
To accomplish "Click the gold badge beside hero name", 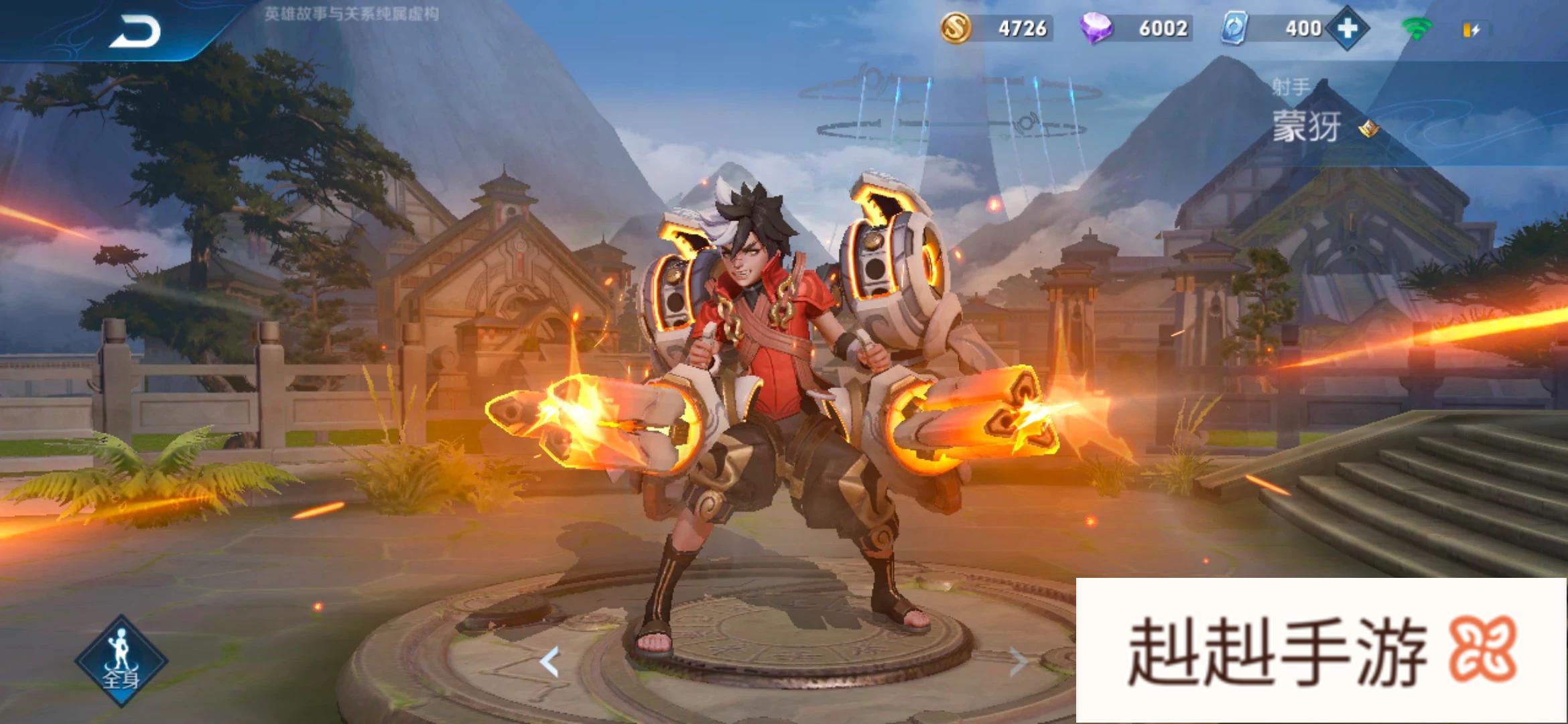I will (1368, 128).
